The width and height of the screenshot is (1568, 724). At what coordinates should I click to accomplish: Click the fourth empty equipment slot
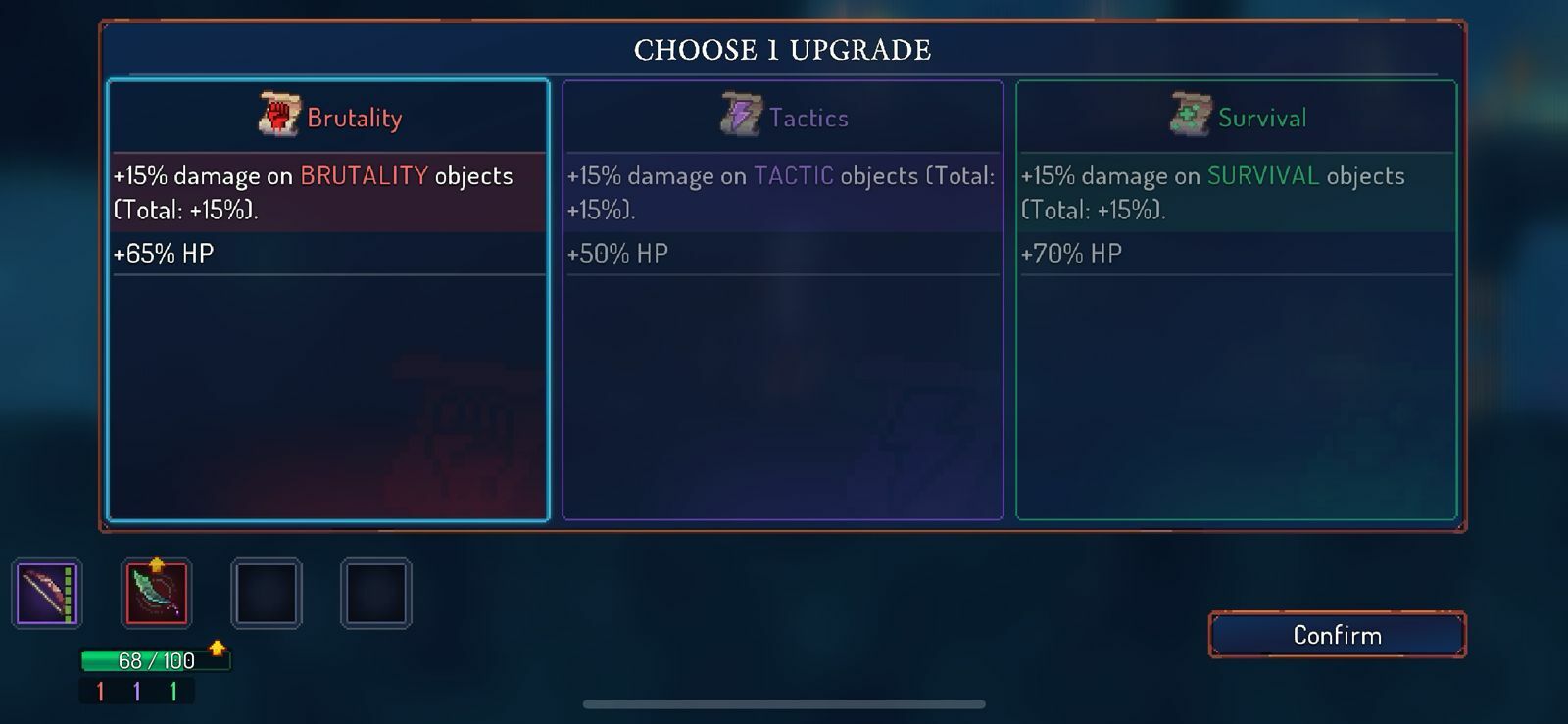point(376,593)
